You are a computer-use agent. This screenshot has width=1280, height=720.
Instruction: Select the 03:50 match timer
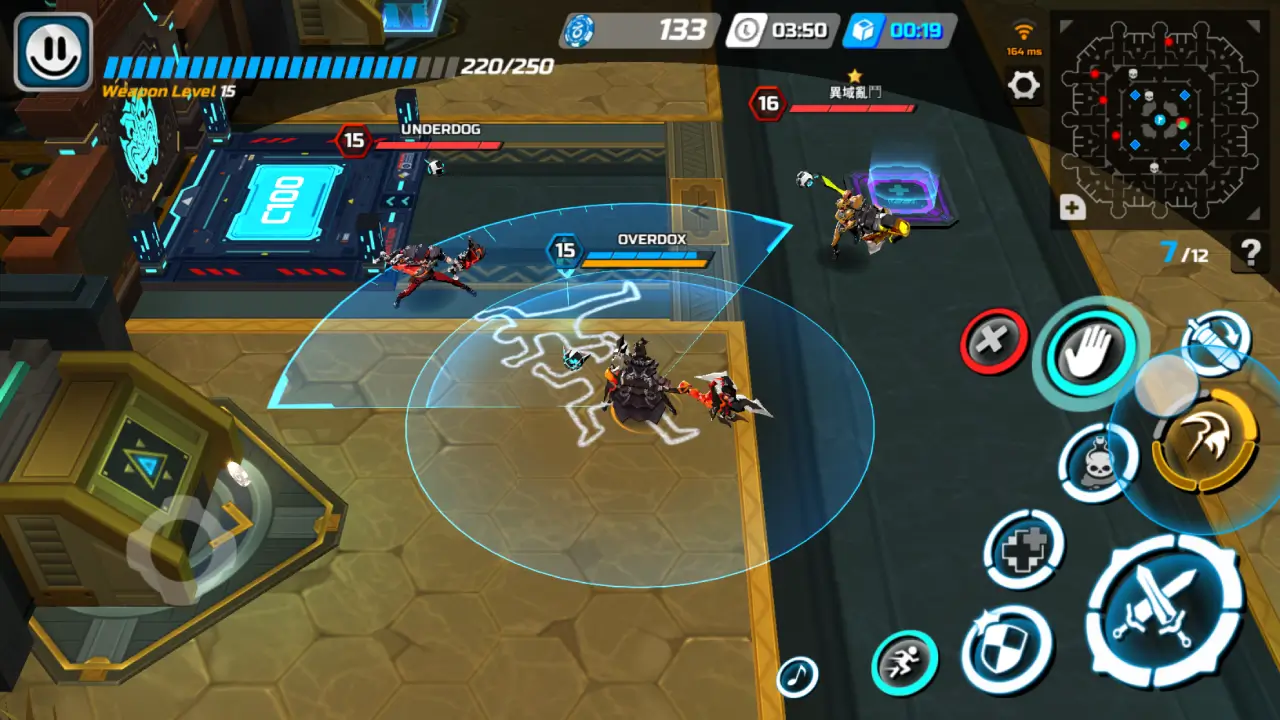790,30
